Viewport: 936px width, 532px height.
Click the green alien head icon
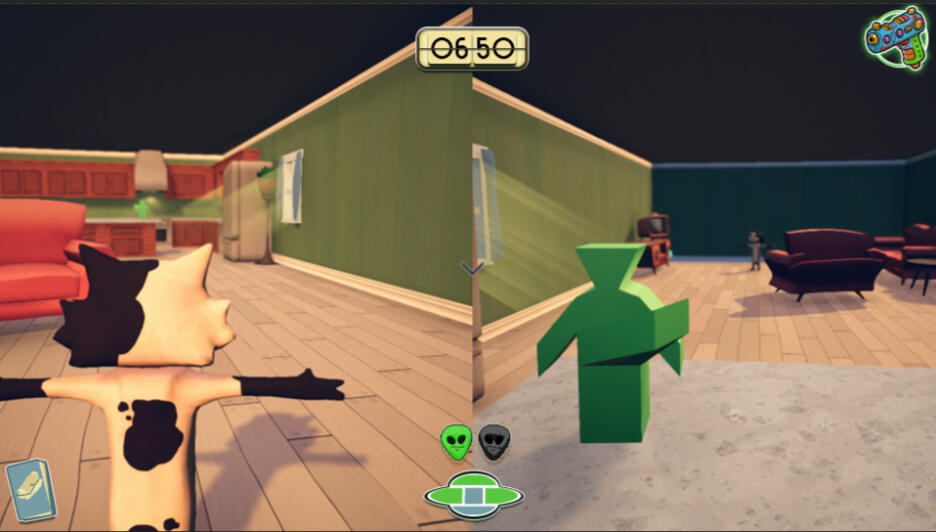click(456, 441)
